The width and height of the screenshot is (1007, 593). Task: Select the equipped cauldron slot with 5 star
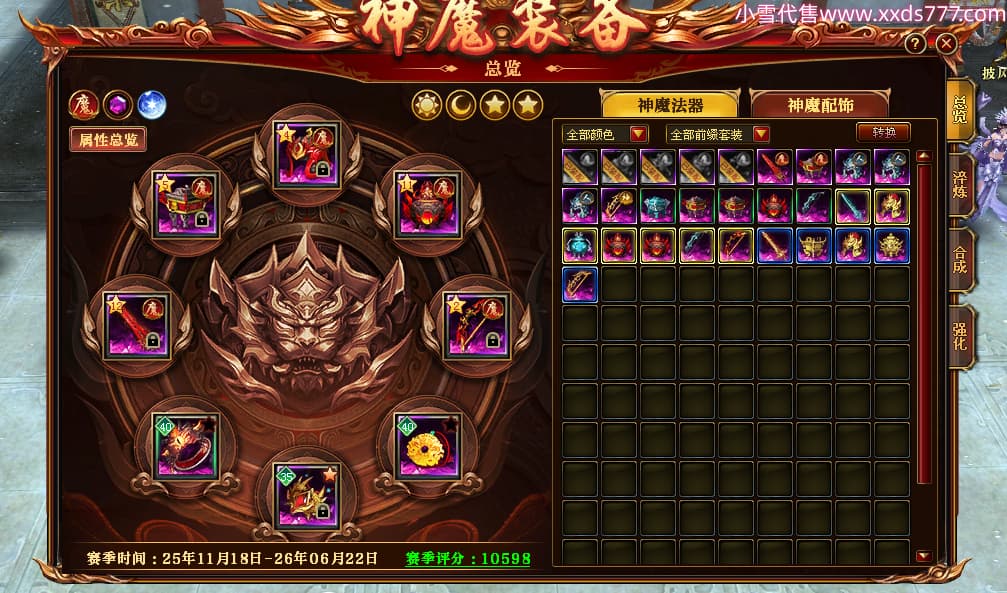pos(185,206)
